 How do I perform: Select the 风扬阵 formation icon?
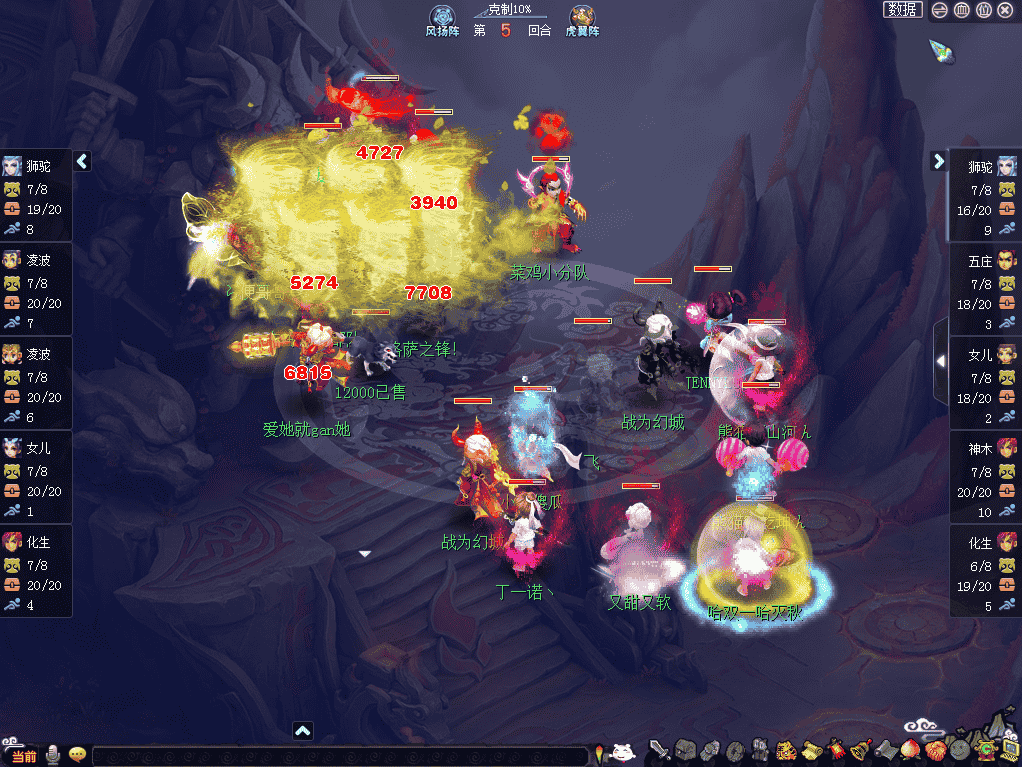click(x=442, y=17)
